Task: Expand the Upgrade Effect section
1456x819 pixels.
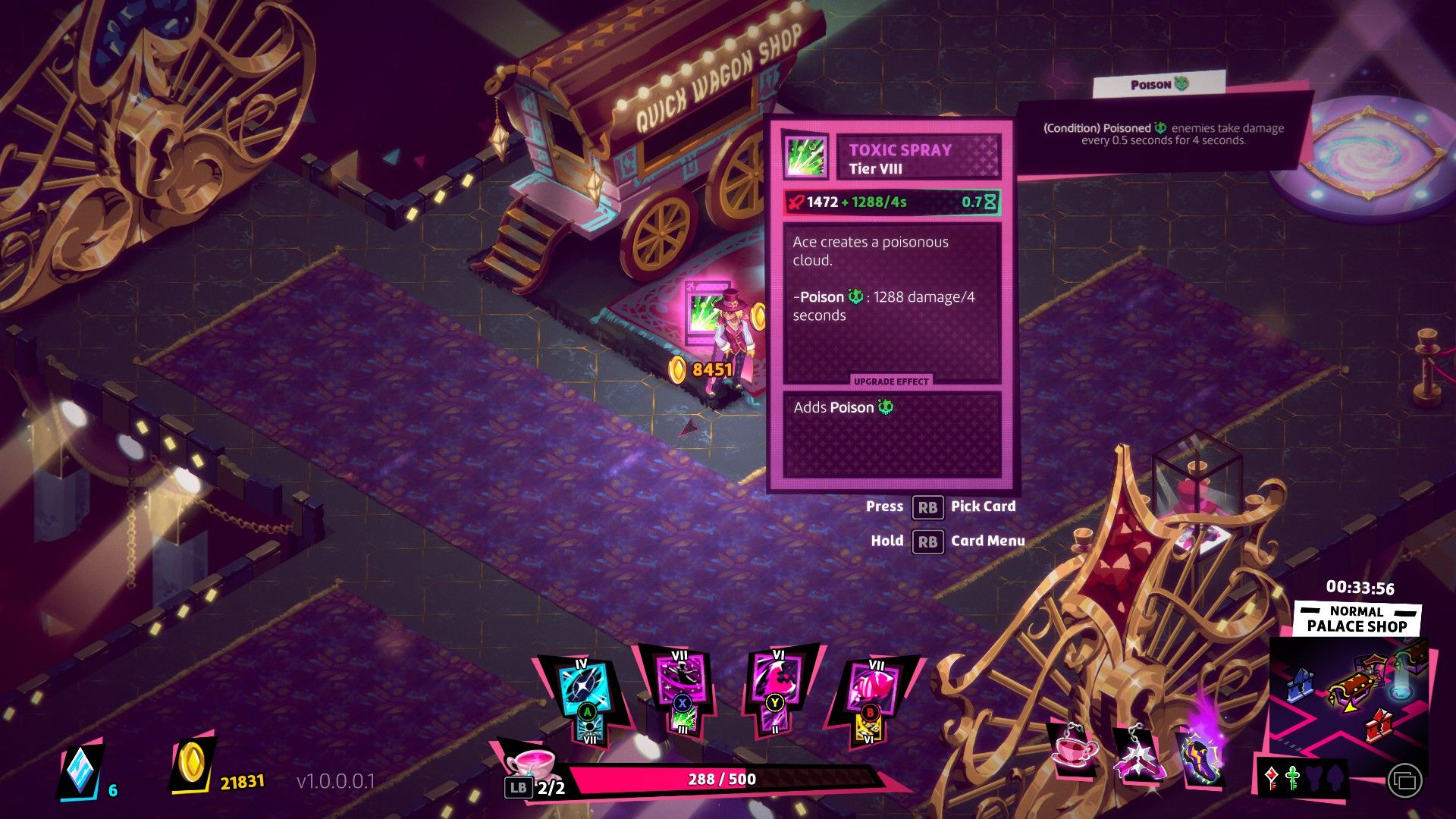Action: click(893, 381)
